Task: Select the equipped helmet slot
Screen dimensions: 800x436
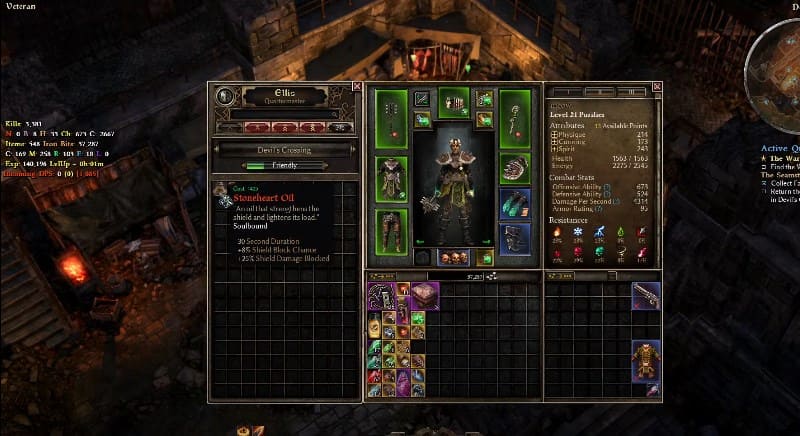Action: (453, 101)
